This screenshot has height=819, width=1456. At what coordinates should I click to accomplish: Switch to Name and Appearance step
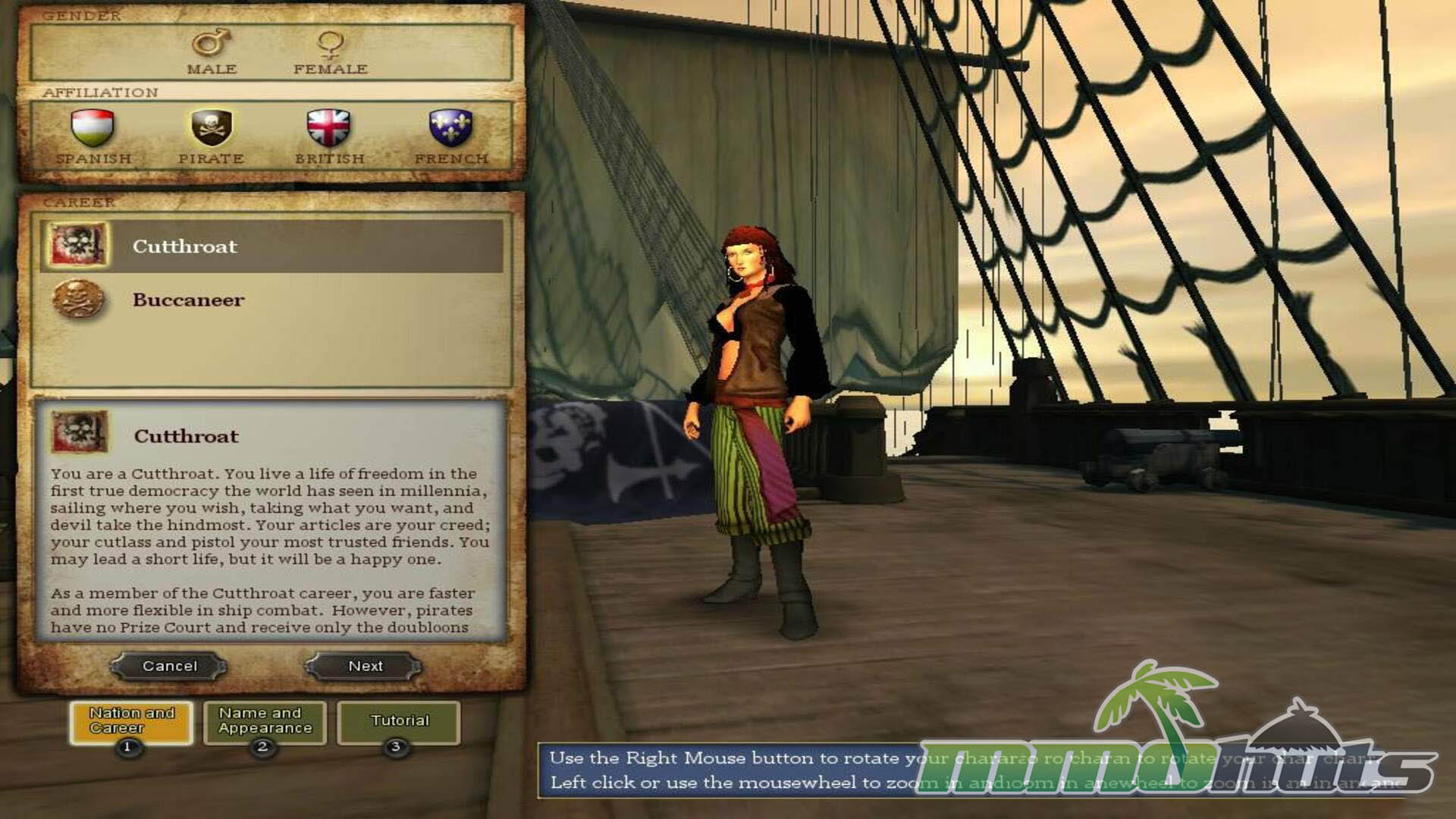[265, 720]
